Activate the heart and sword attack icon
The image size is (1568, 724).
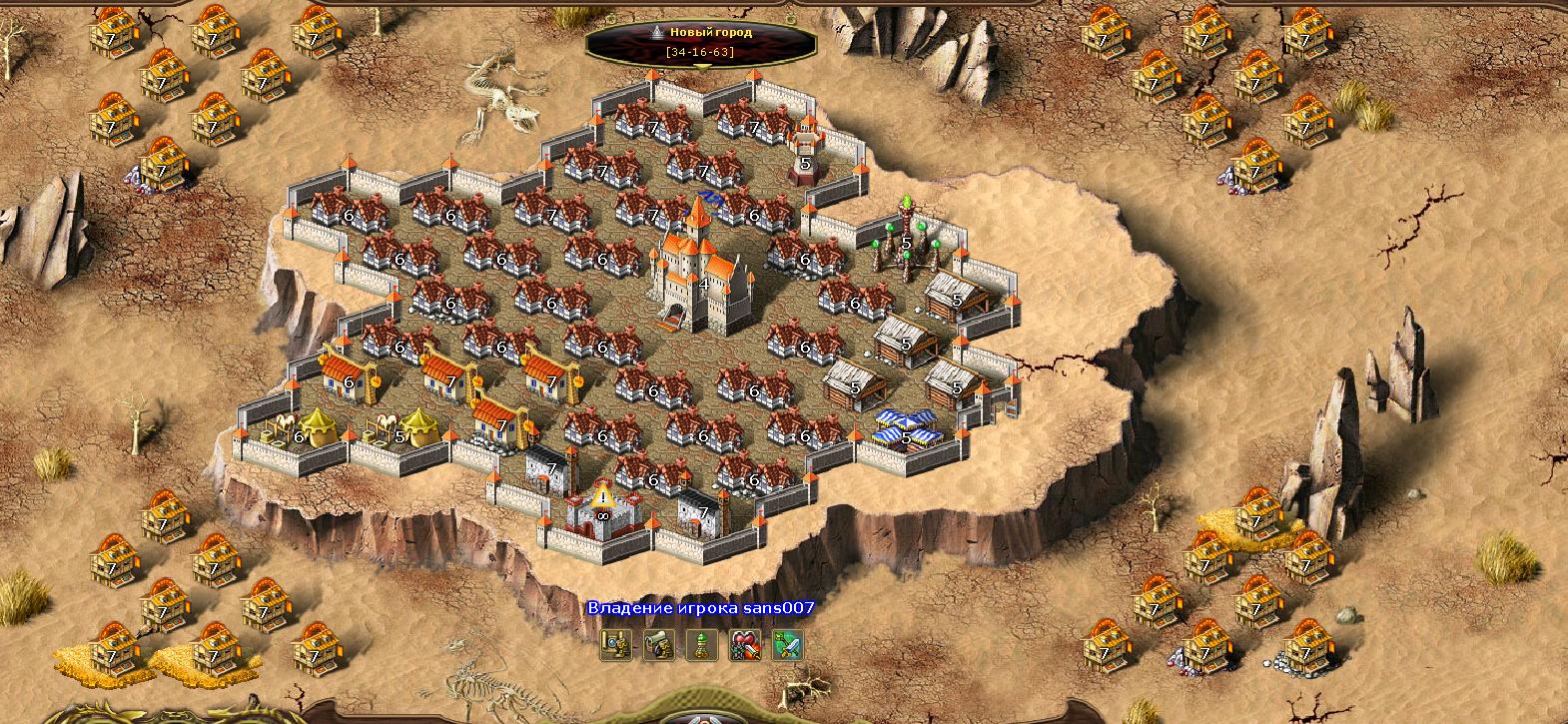[x=745, y=645]
